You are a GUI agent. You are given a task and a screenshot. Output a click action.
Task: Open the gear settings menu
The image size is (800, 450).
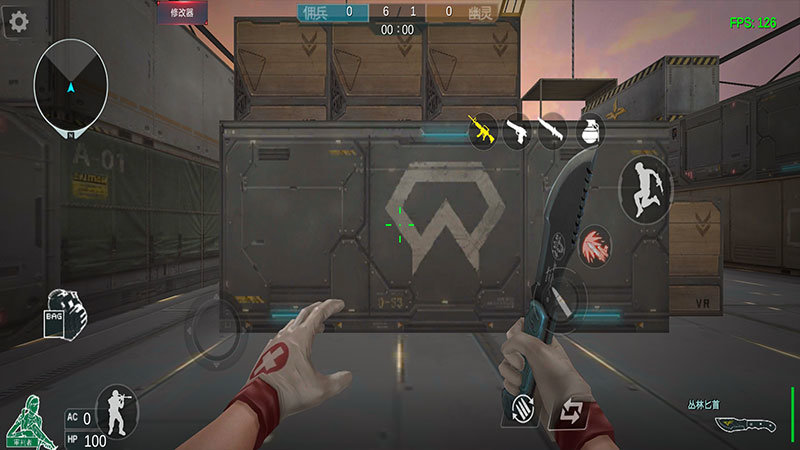pyautogui.click(x=17, y=22)
